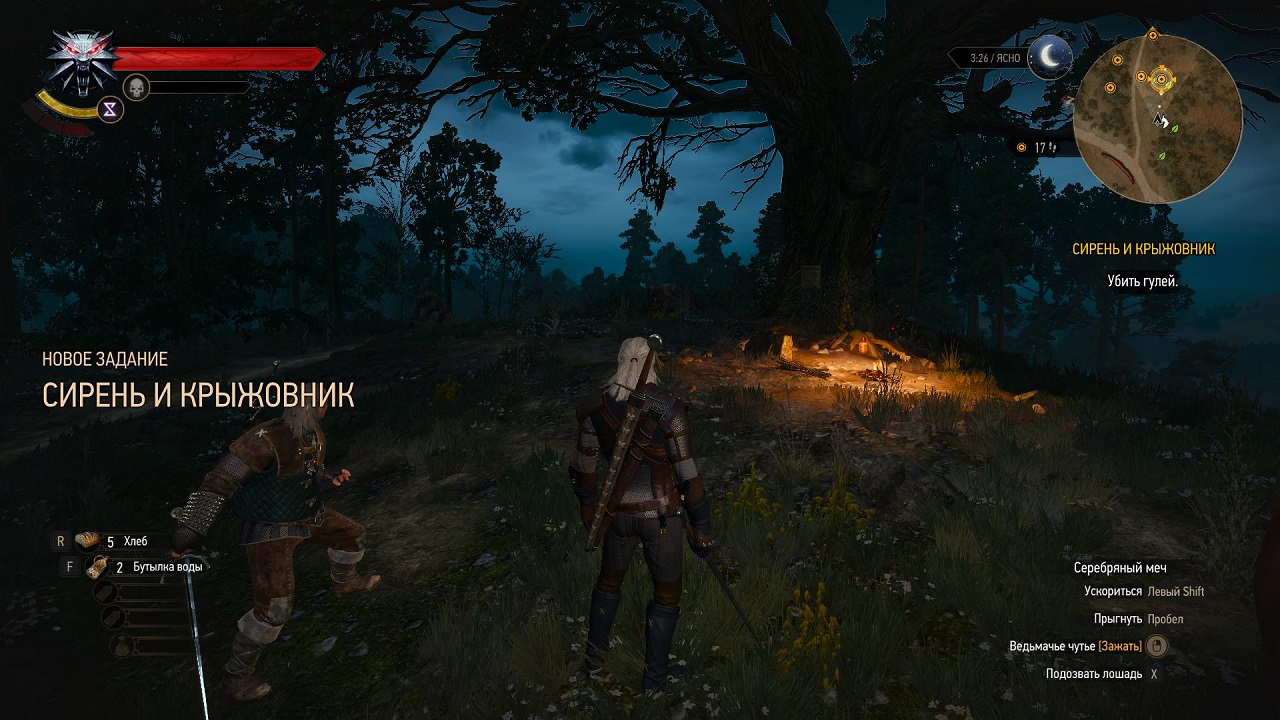Screen dimensions: 1280x720
Task: Click the skull adrenaline icon
Action: tap(135, 86)
